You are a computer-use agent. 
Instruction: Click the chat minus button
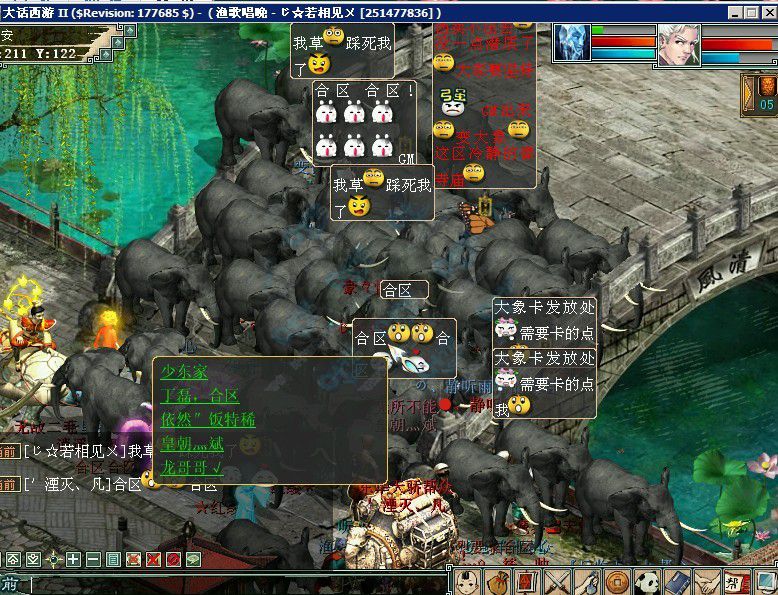93,559
